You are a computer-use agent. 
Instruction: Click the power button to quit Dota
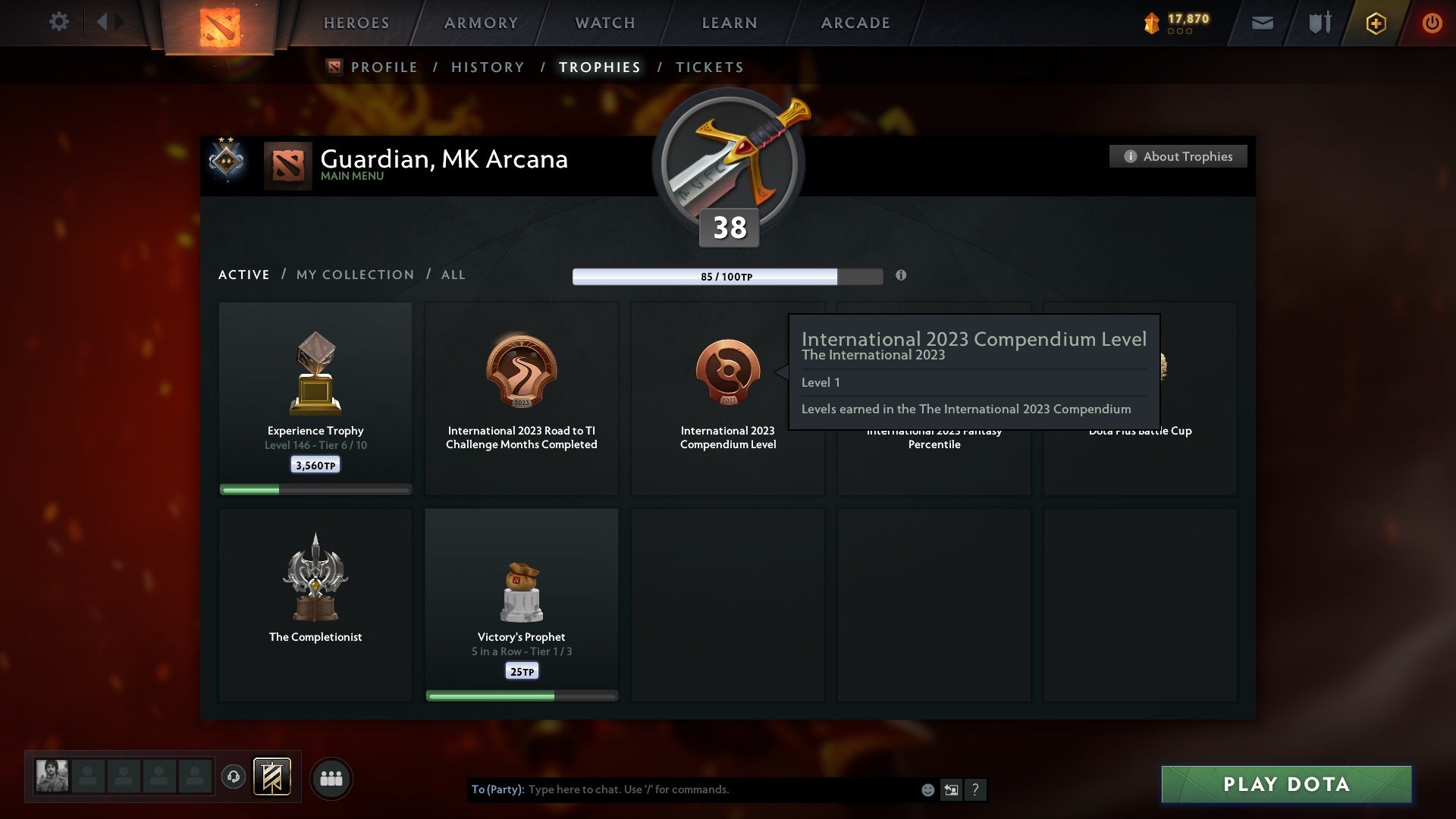[1432, 23]
